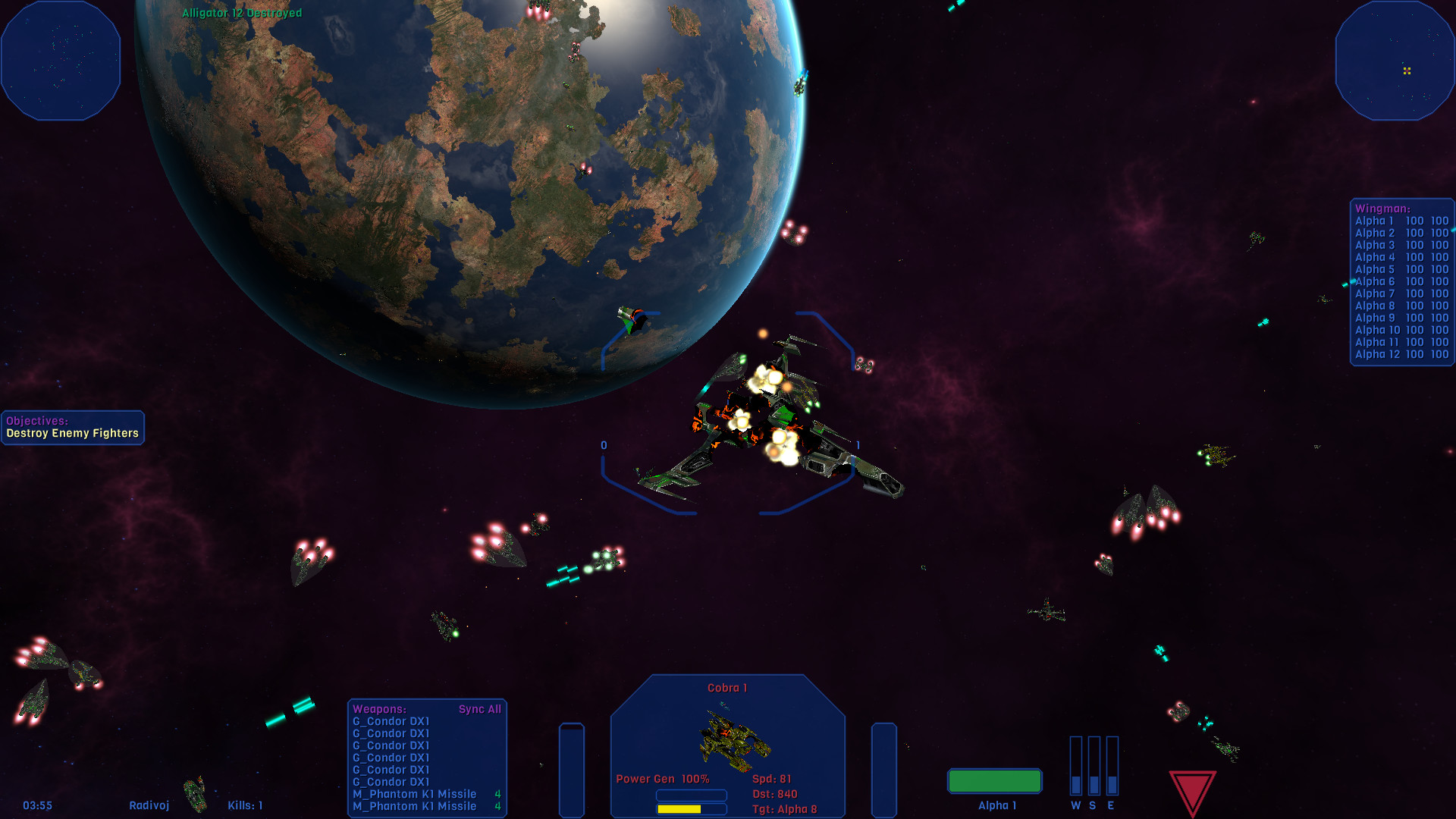
Task: Select the E engine energy bar
Action: click(1113, 766)
